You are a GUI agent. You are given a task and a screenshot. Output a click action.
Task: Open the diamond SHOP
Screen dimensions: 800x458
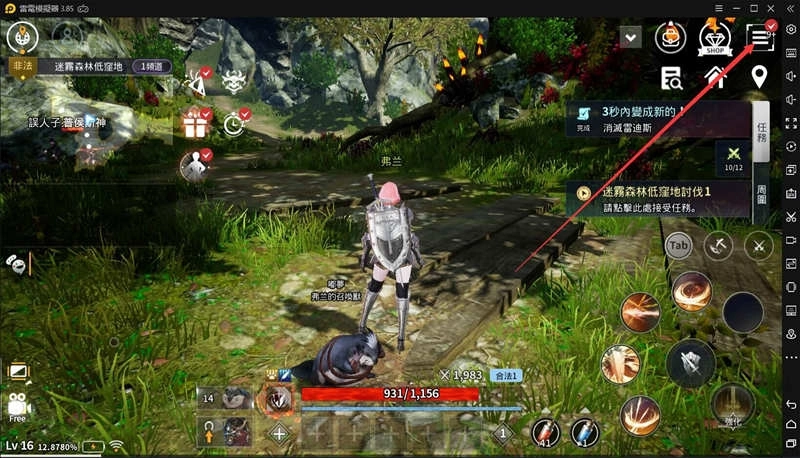click(715, 39)
